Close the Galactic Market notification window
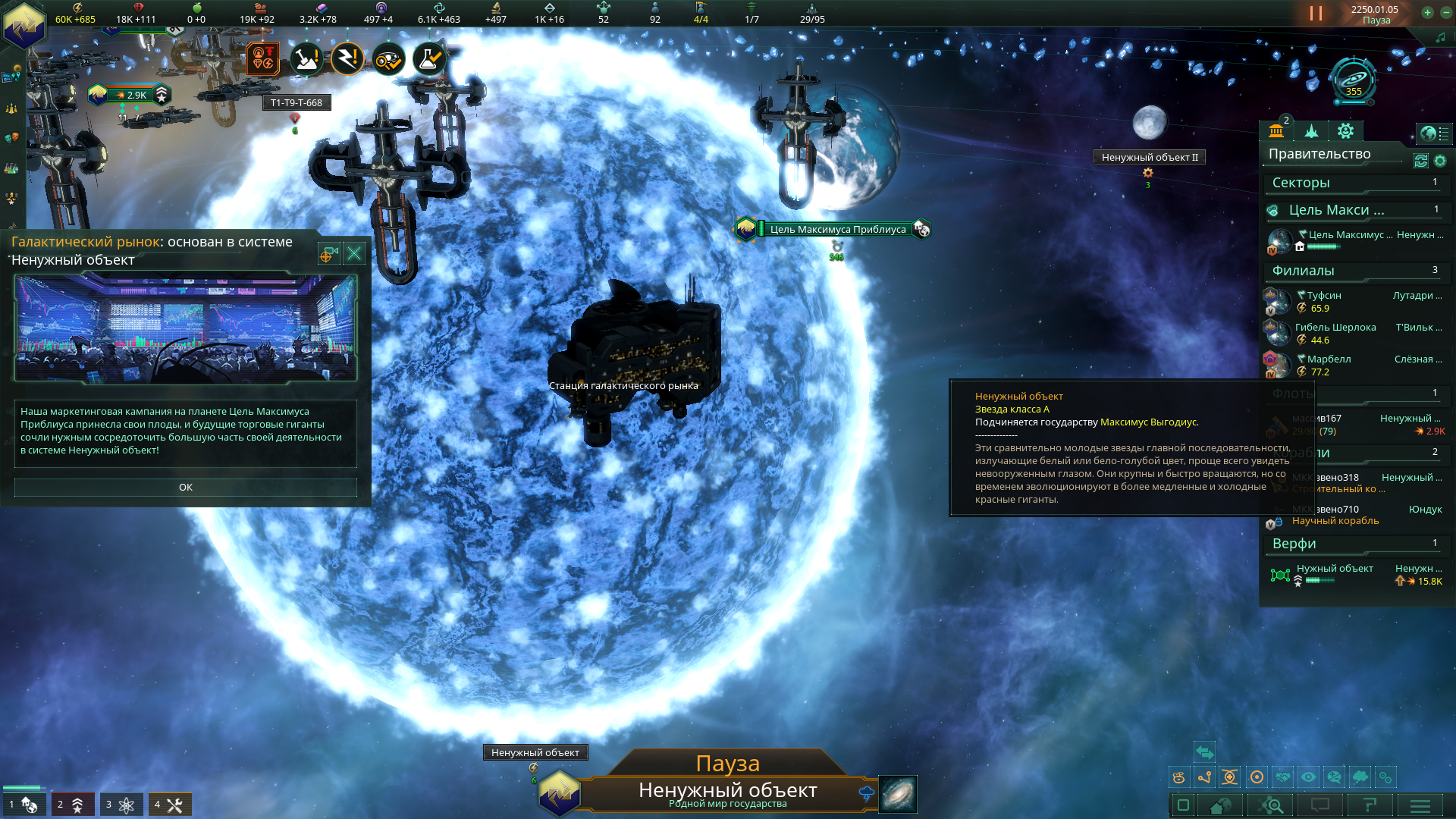This screenshot has width=1456, height=819. point(354,253)
